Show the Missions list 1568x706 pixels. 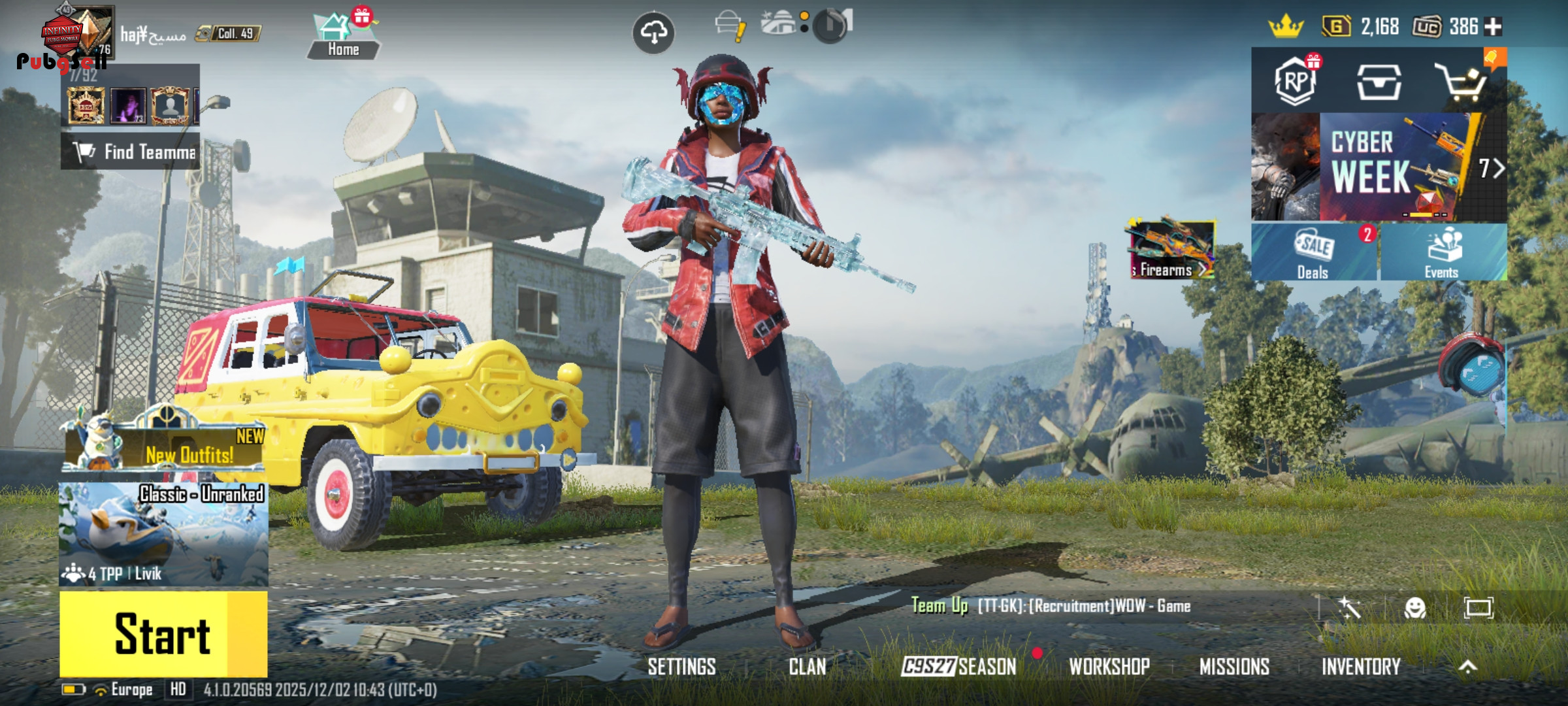pyautogui.click(x=1234, y=667)
